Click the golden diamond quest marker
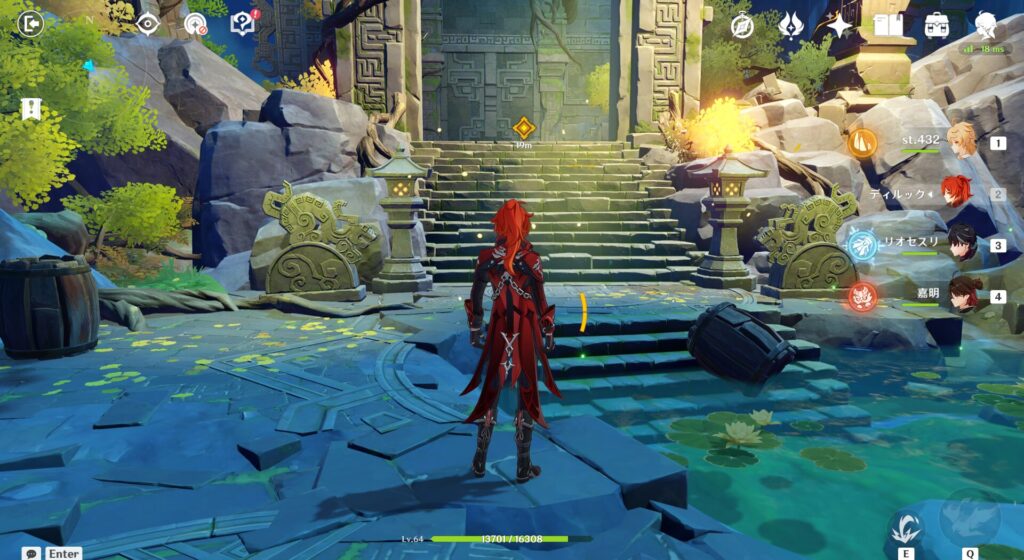Viewport: 1024px width, 560px height. click(522, 127)
